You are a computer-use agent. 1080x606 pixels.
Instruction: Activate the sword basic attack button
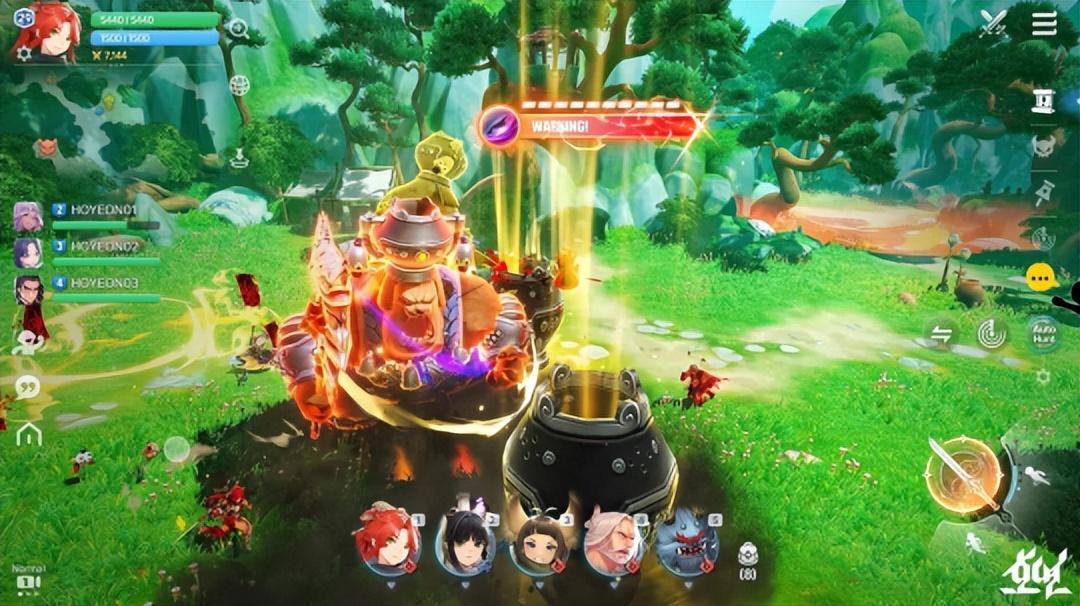click(x=963, y=476)
